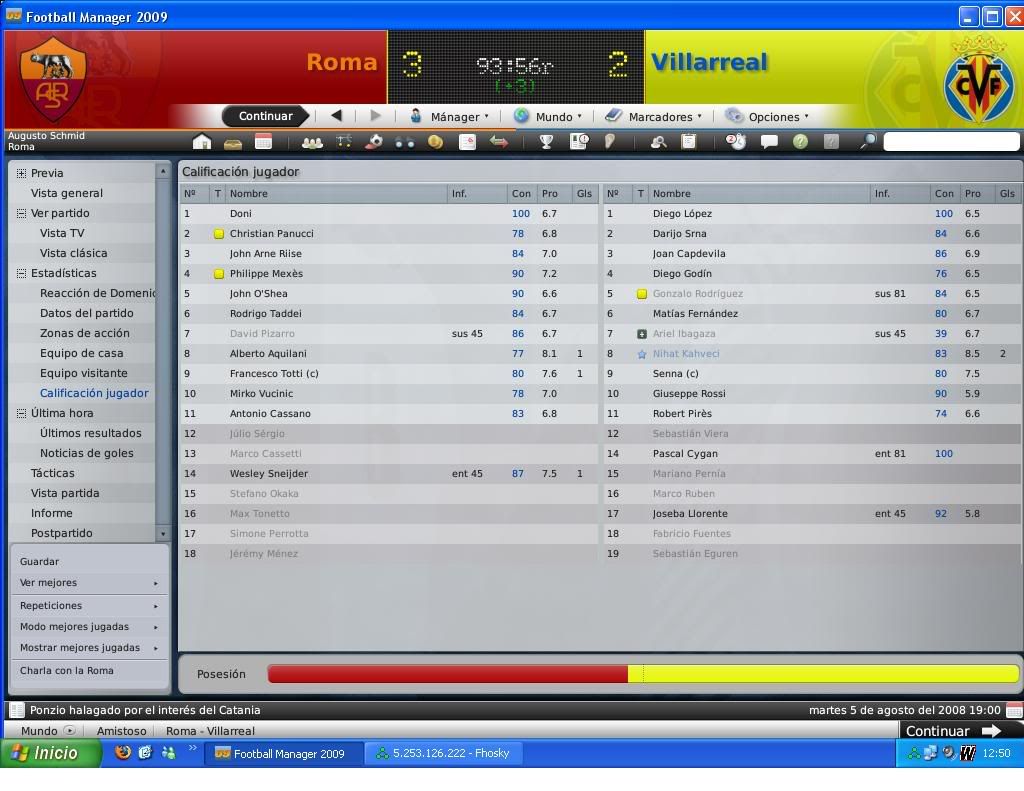Image resolution: width=1024 pixels, height=791 pixels.
Task: View the Equipo visitante stats
Action: 83,373
